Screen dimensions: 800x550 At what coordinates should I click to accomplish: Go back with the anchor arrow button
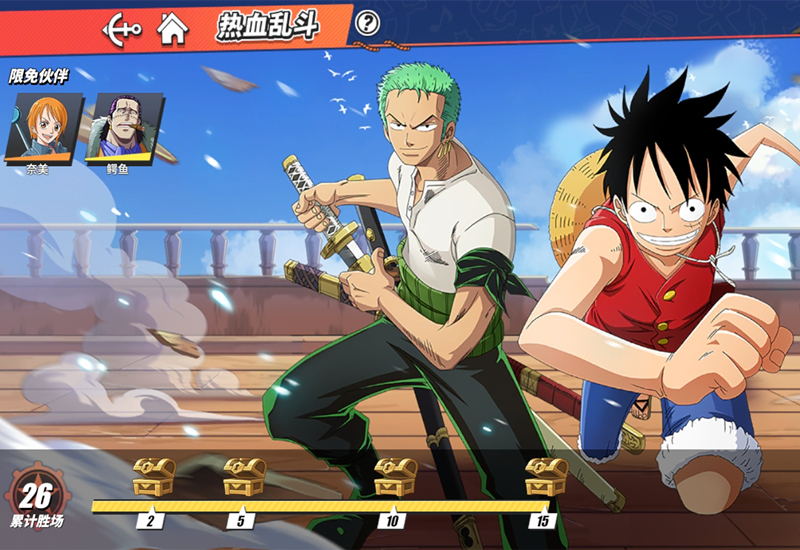[122, 27]
